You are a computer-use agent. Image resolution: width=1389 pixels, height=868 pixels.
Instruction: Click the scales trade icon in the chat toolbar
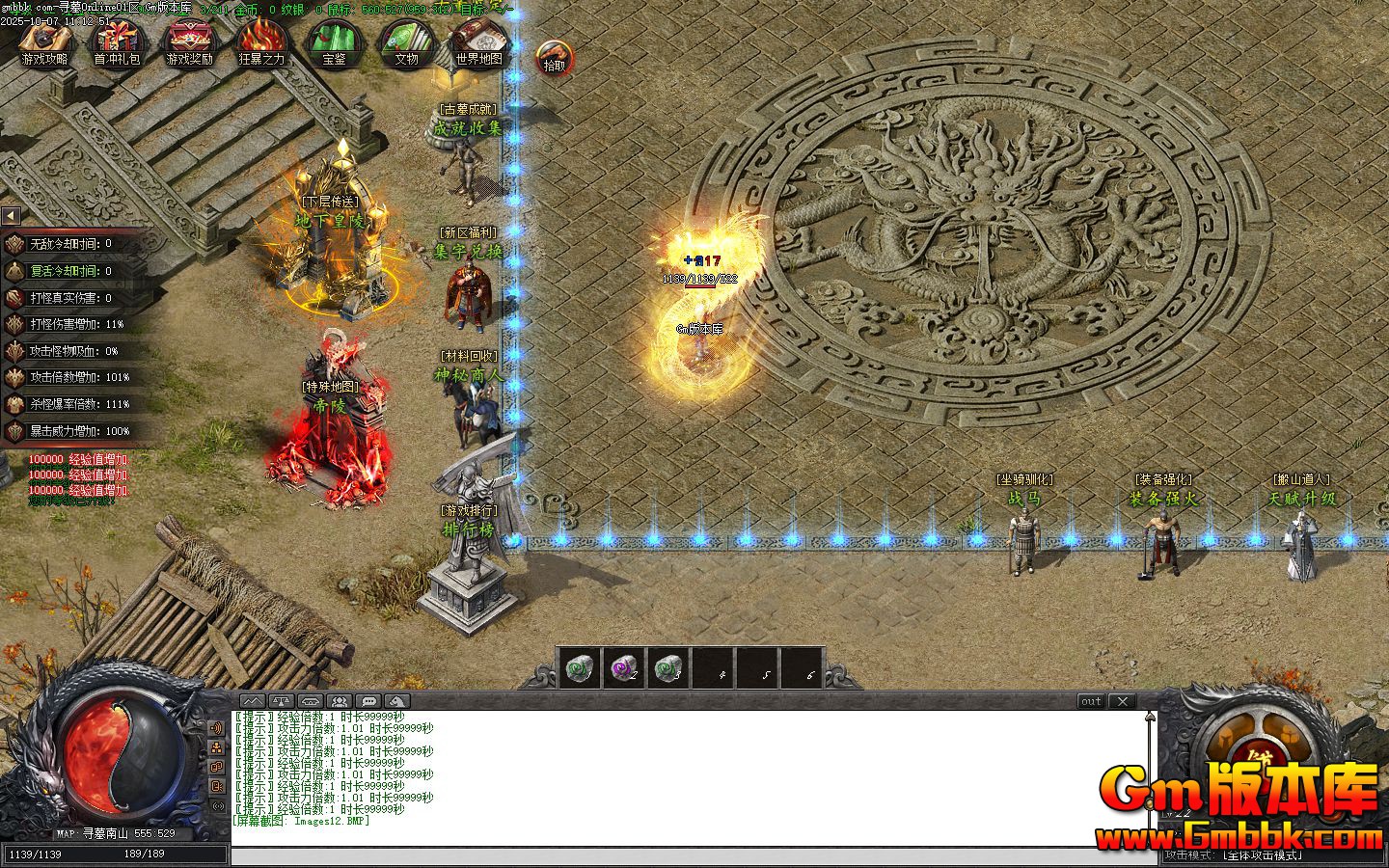(x=280, y=700)
